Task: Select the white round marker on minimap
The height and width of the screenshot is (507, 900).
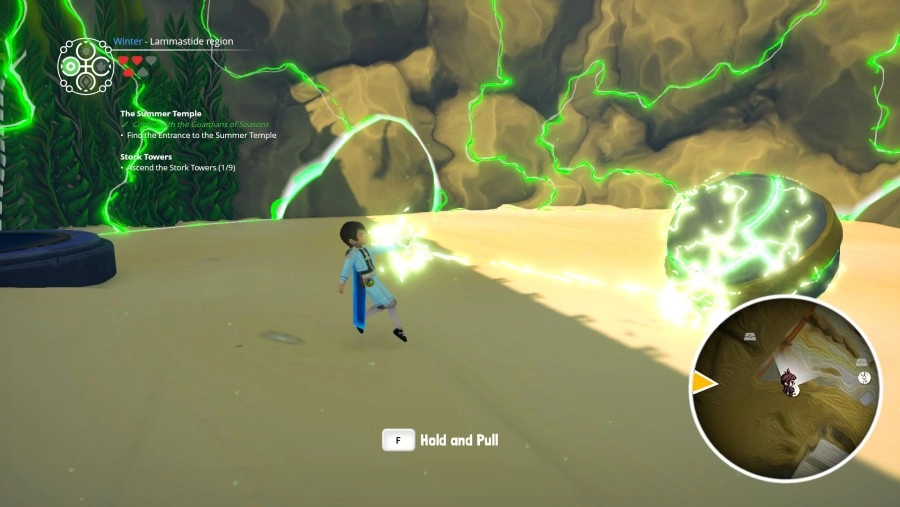Action: pos(864,377)
